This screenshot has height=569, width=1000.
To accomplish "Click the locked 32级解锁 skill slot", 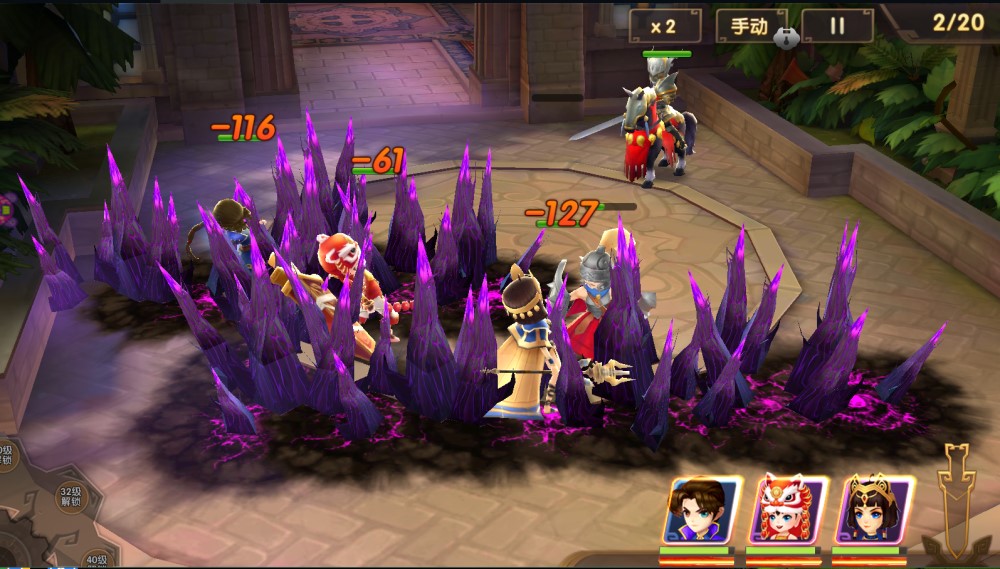I will (x=69, y=497).
